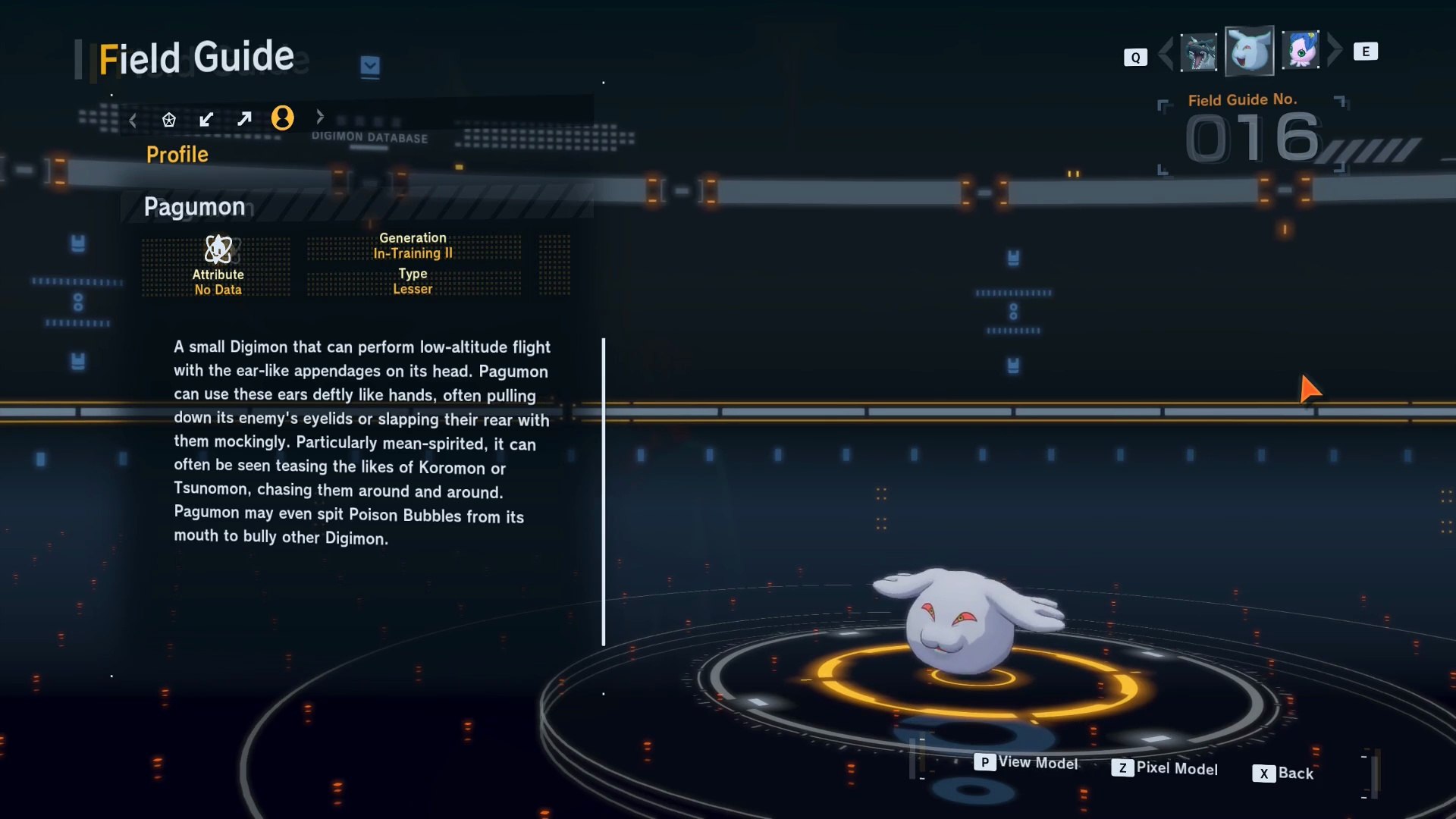This screenshot has width=1456, height=819.
Task: Select the dark wolf Digimon thumbnail
Action: coord(1199,52)
